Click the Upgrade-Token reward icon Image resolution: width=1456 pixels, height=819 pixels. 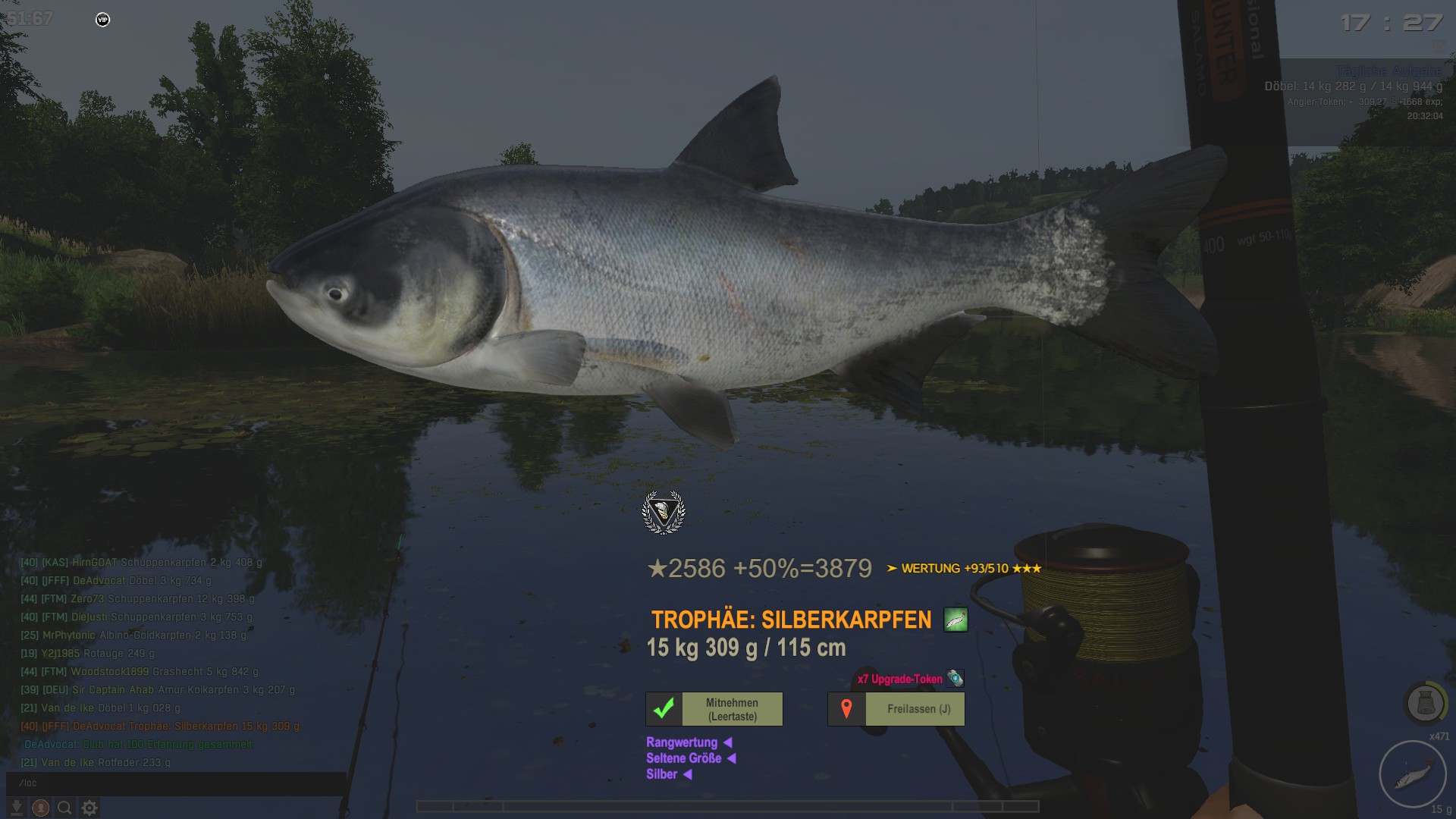[955, 679]
